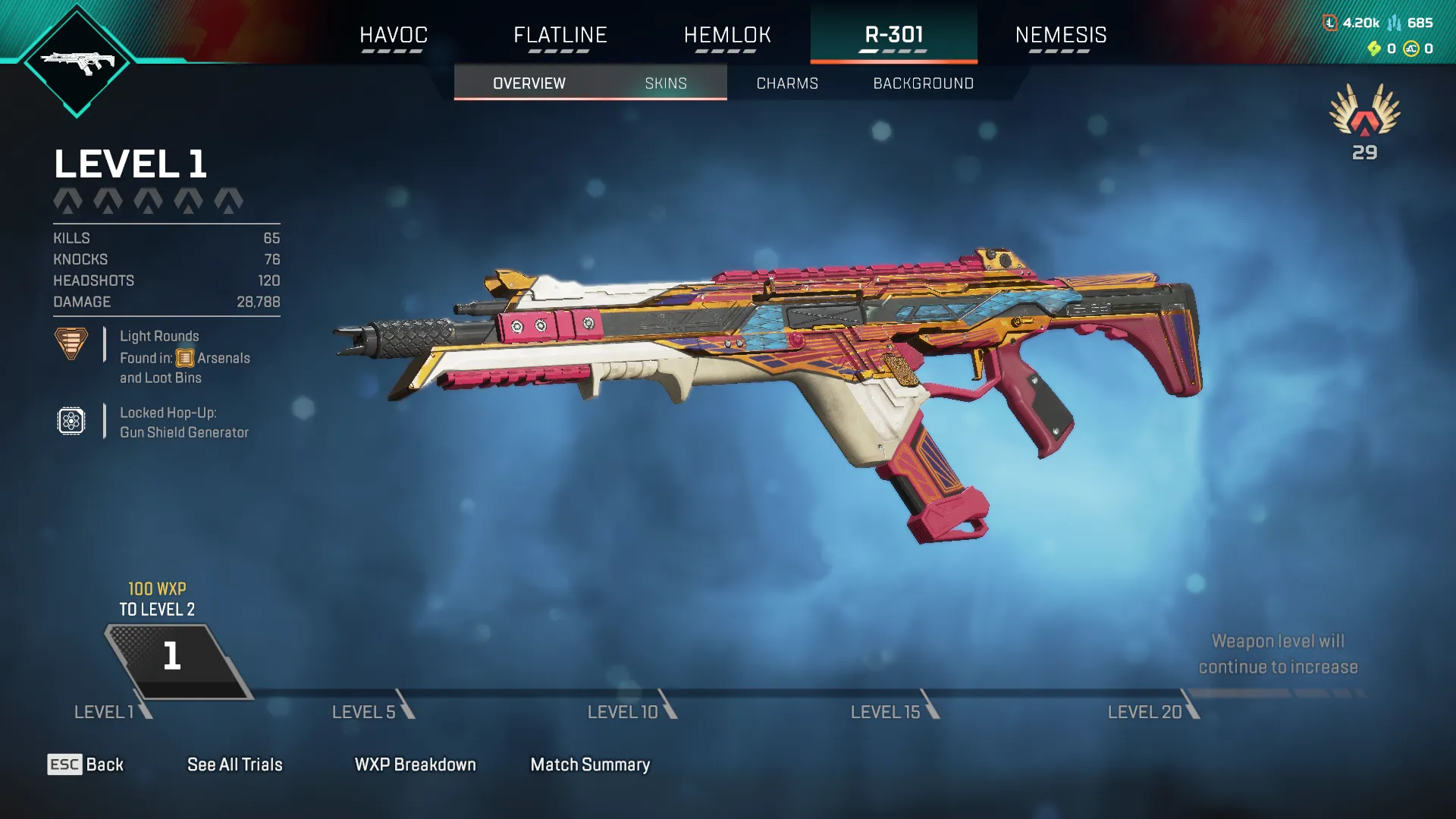The image size is (1456, 819).
Task: Click the ESC Back key prompt icon
Action: [x=64, y=764]
